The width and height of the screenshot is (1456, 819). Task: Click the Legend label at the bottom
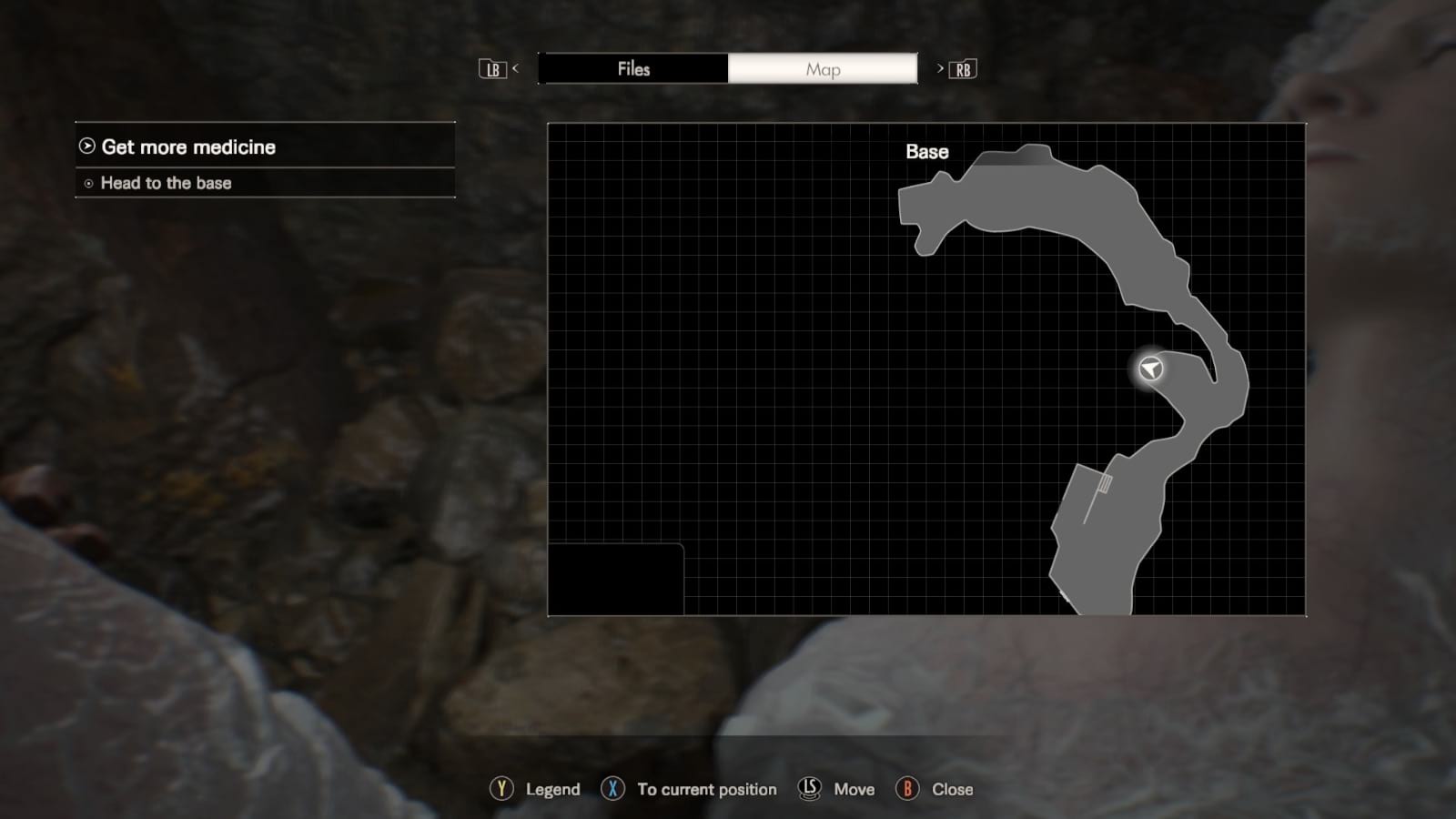pos(551,790)
